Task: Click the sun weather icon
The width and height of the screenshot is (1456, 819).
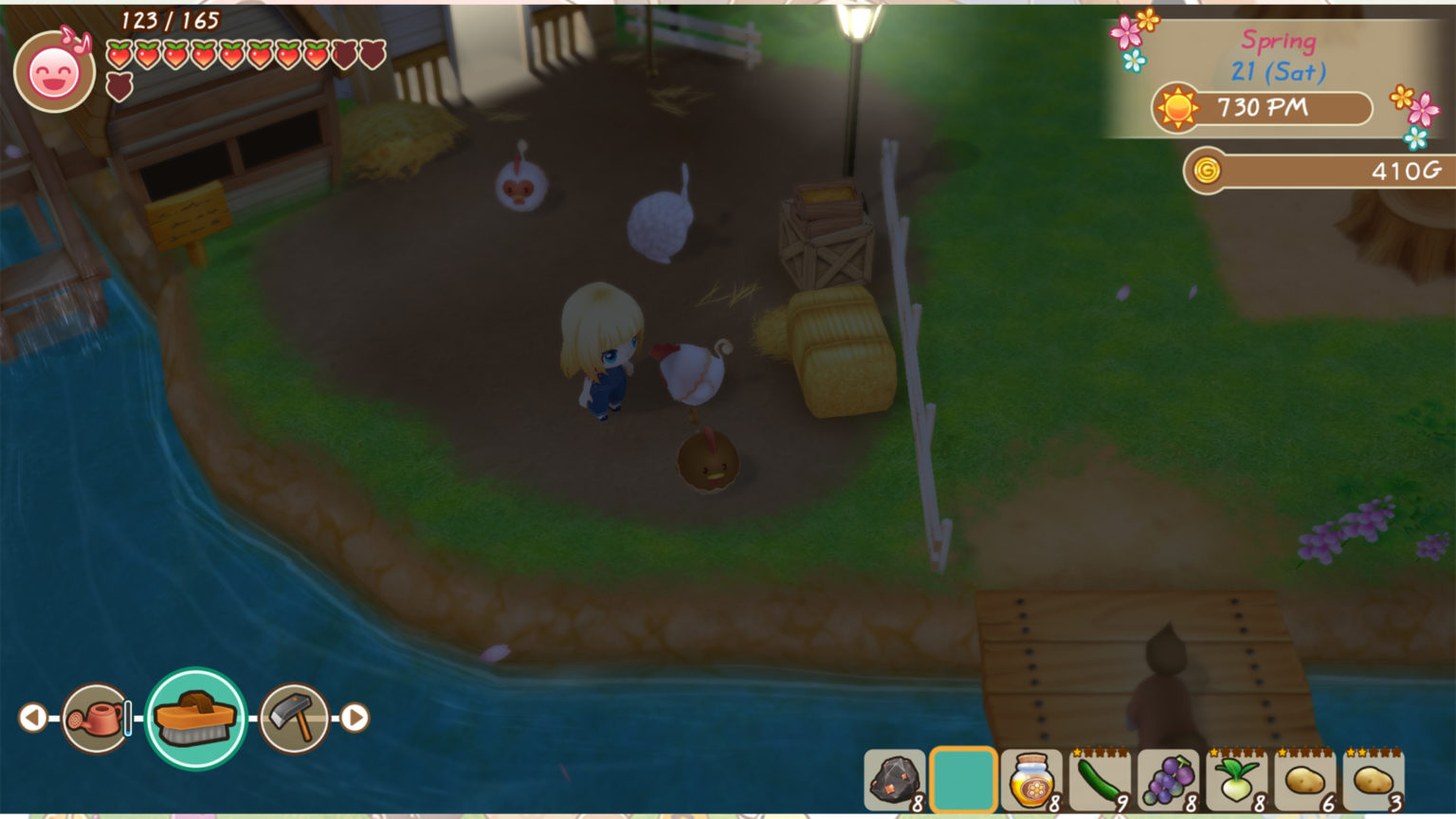Action: (1175, 108)
